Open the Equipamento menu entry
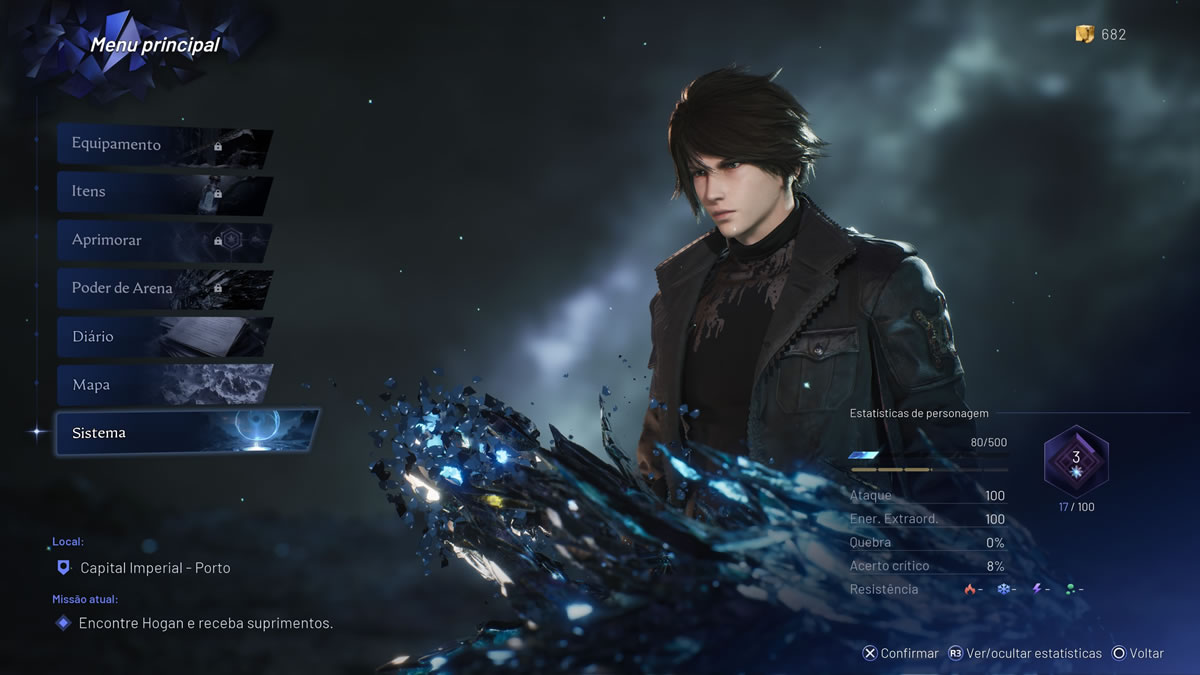Screen dimensions: 1200x675 [x=163, y=145]
